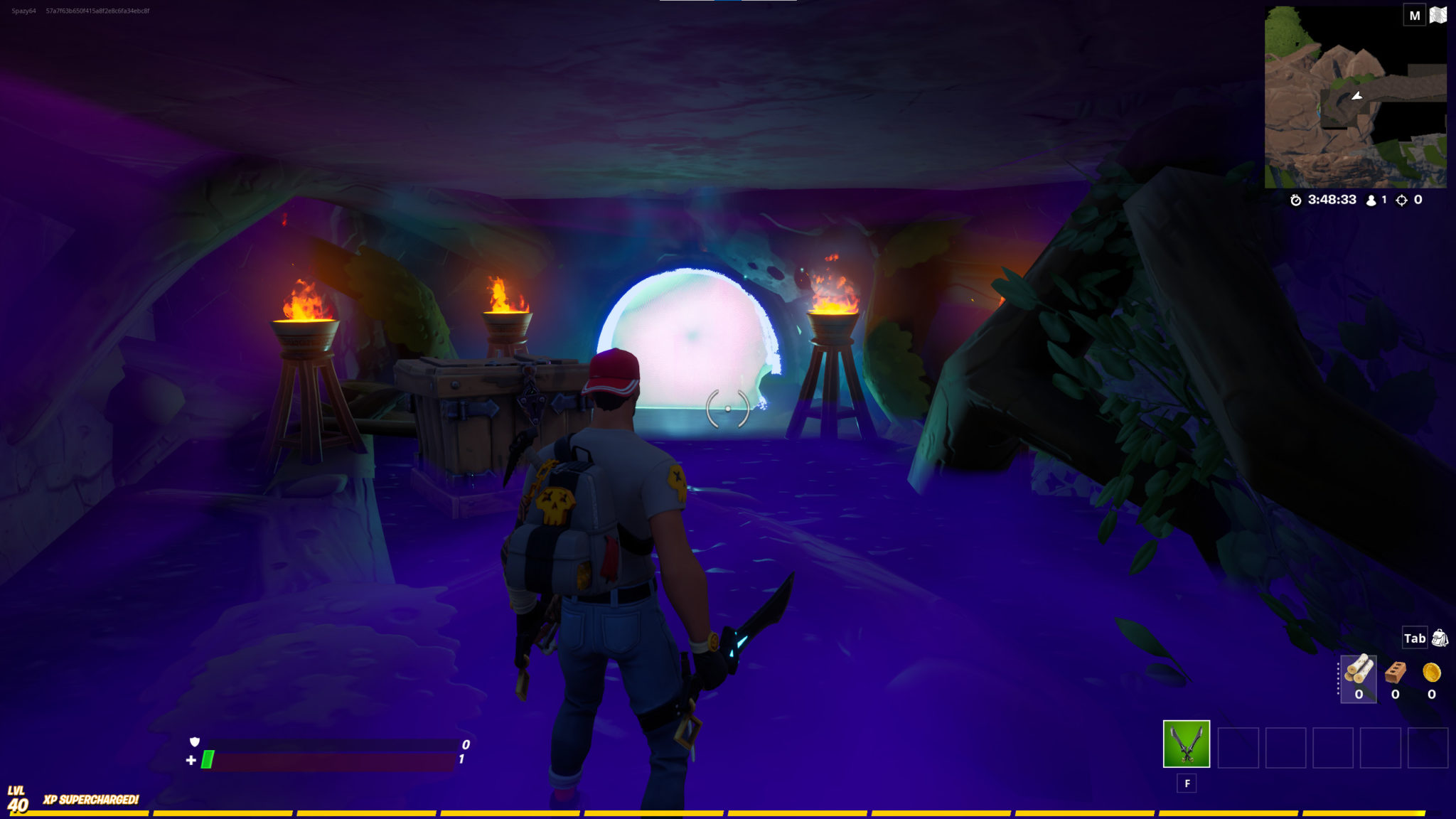Screen dimensions: 1456x819
Task: Choose the brick material icon
Action: [x=1395, y=671]
